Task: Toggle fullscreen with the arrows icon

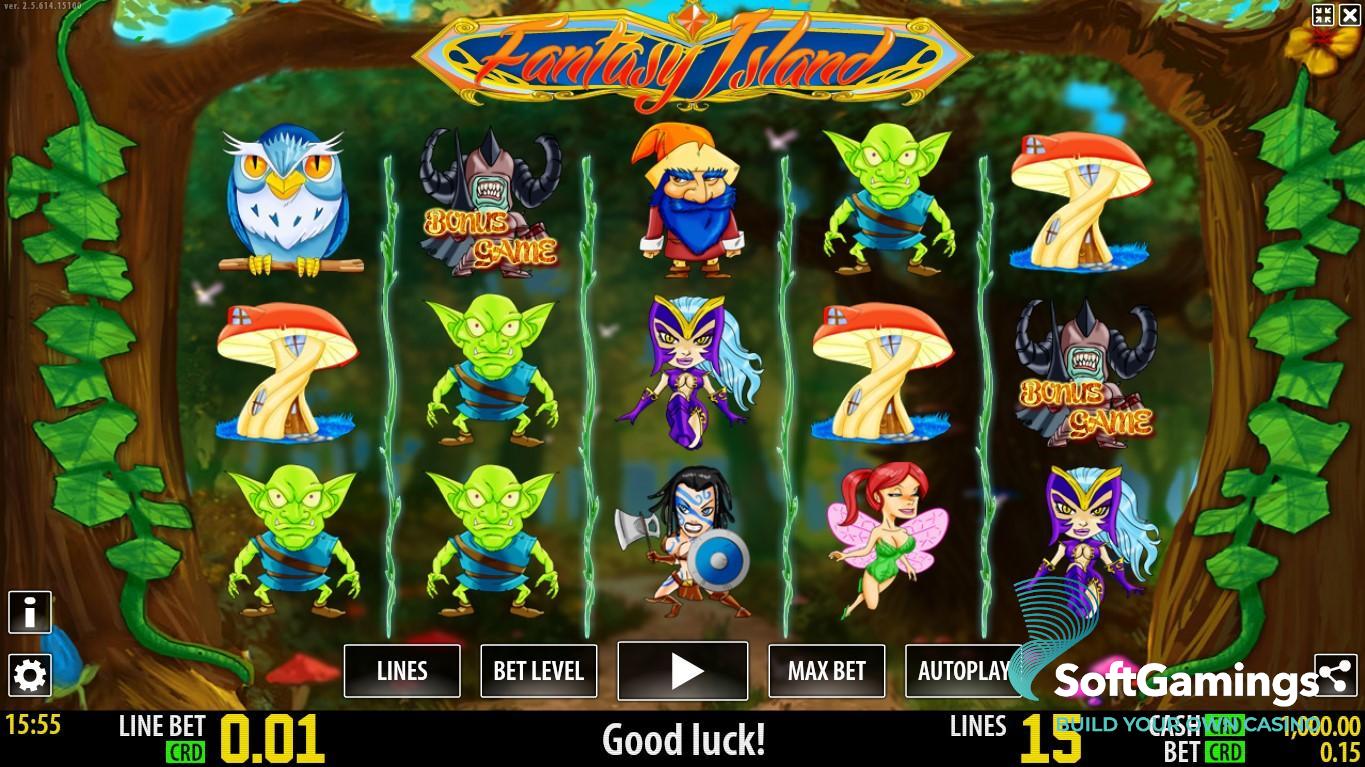Action: [x=1323, y=14]
